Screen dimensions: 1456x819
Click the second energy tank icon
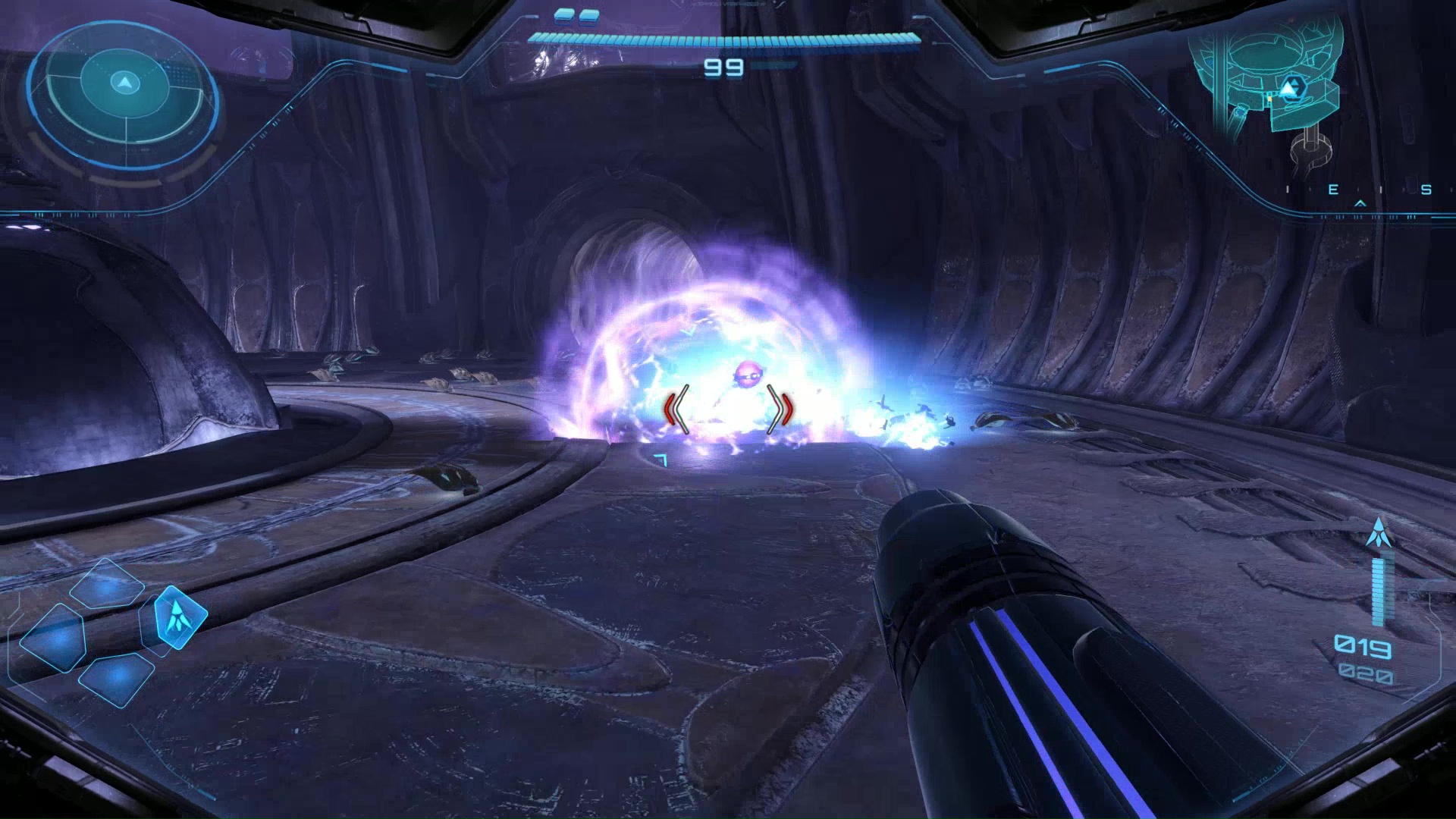pyautogui.click(x=588, y=17)
